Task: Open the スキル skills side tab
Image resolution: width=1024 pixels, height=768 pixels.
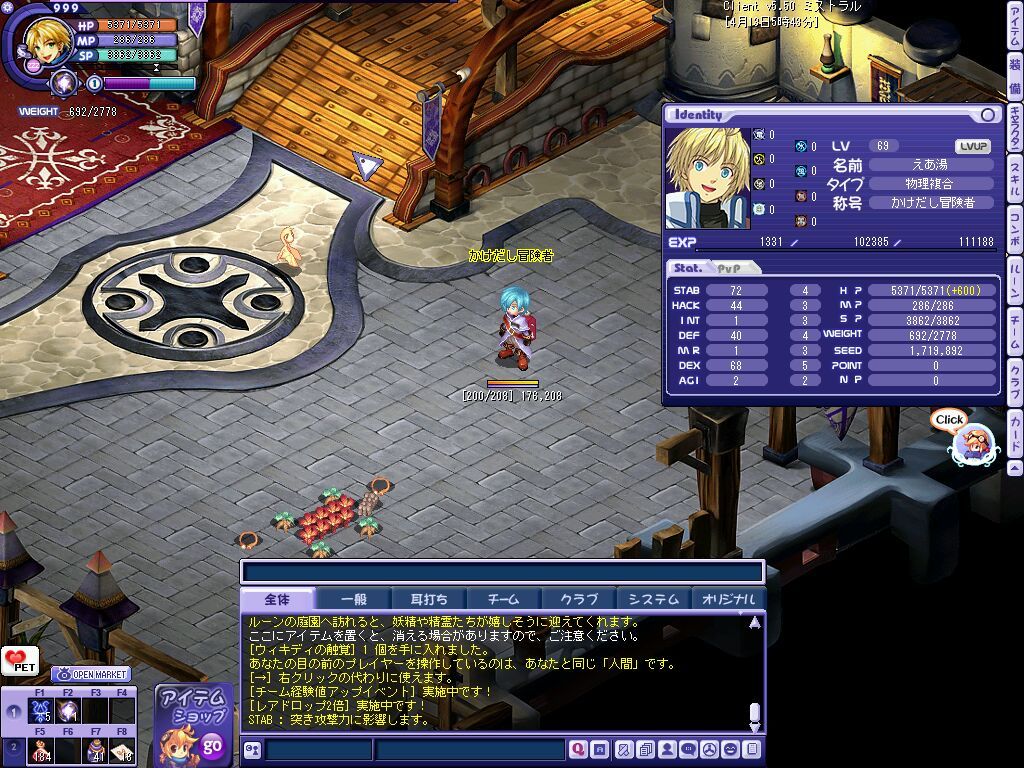Action: [x=1014, y=180]
